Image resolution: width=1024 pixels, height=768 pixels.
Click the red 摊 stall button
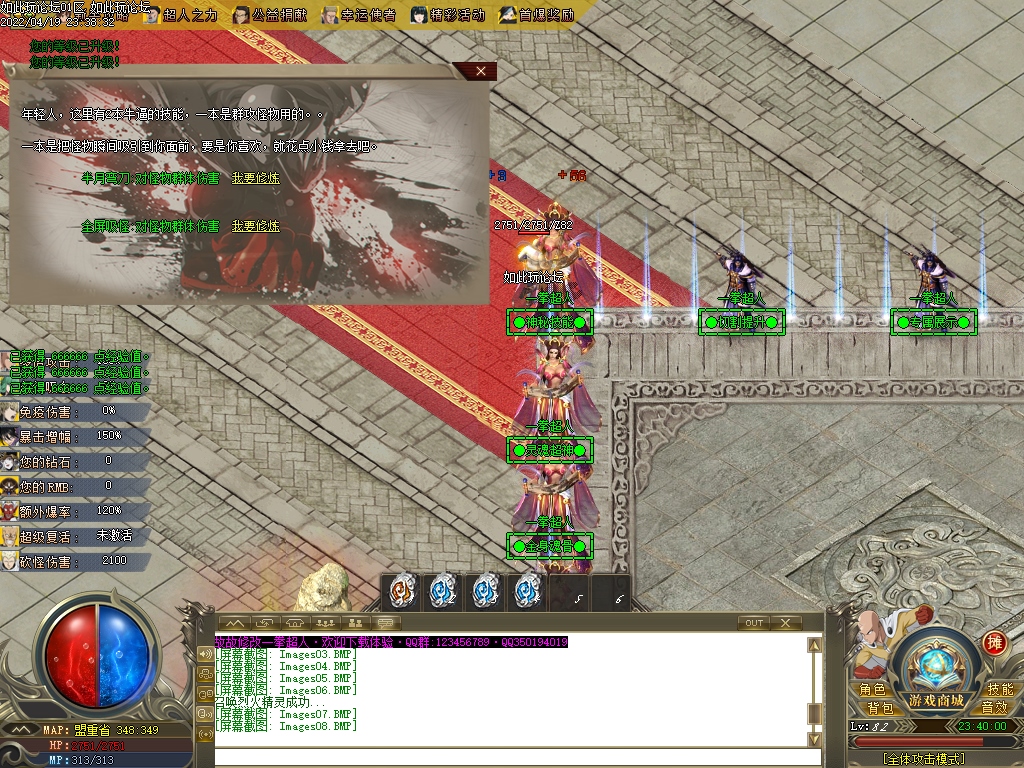[994, 643]
